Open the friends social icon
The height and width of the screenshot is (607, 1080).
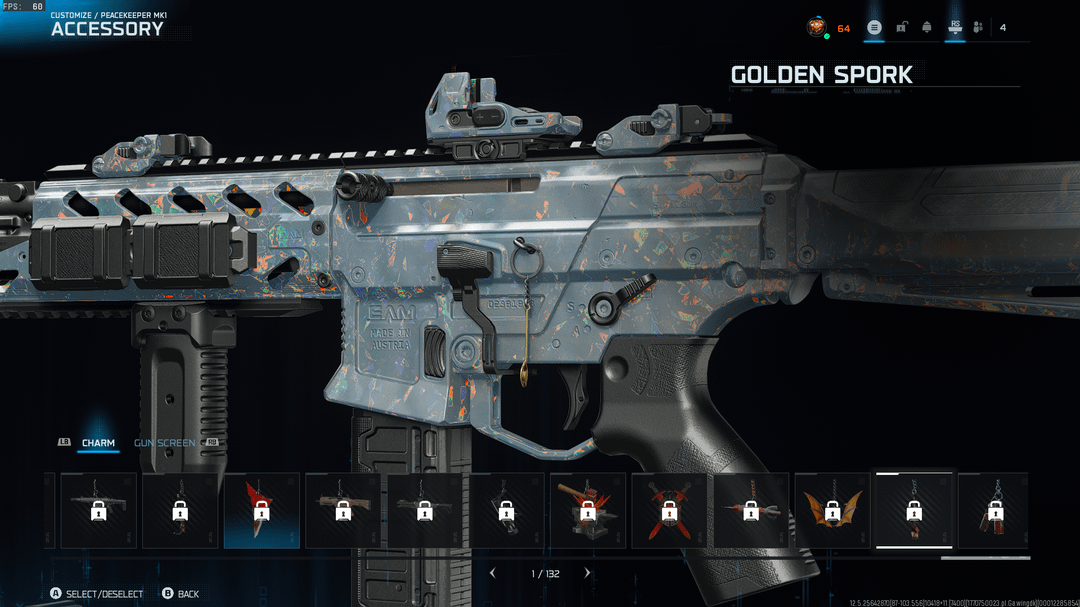[x=978, y=27]
